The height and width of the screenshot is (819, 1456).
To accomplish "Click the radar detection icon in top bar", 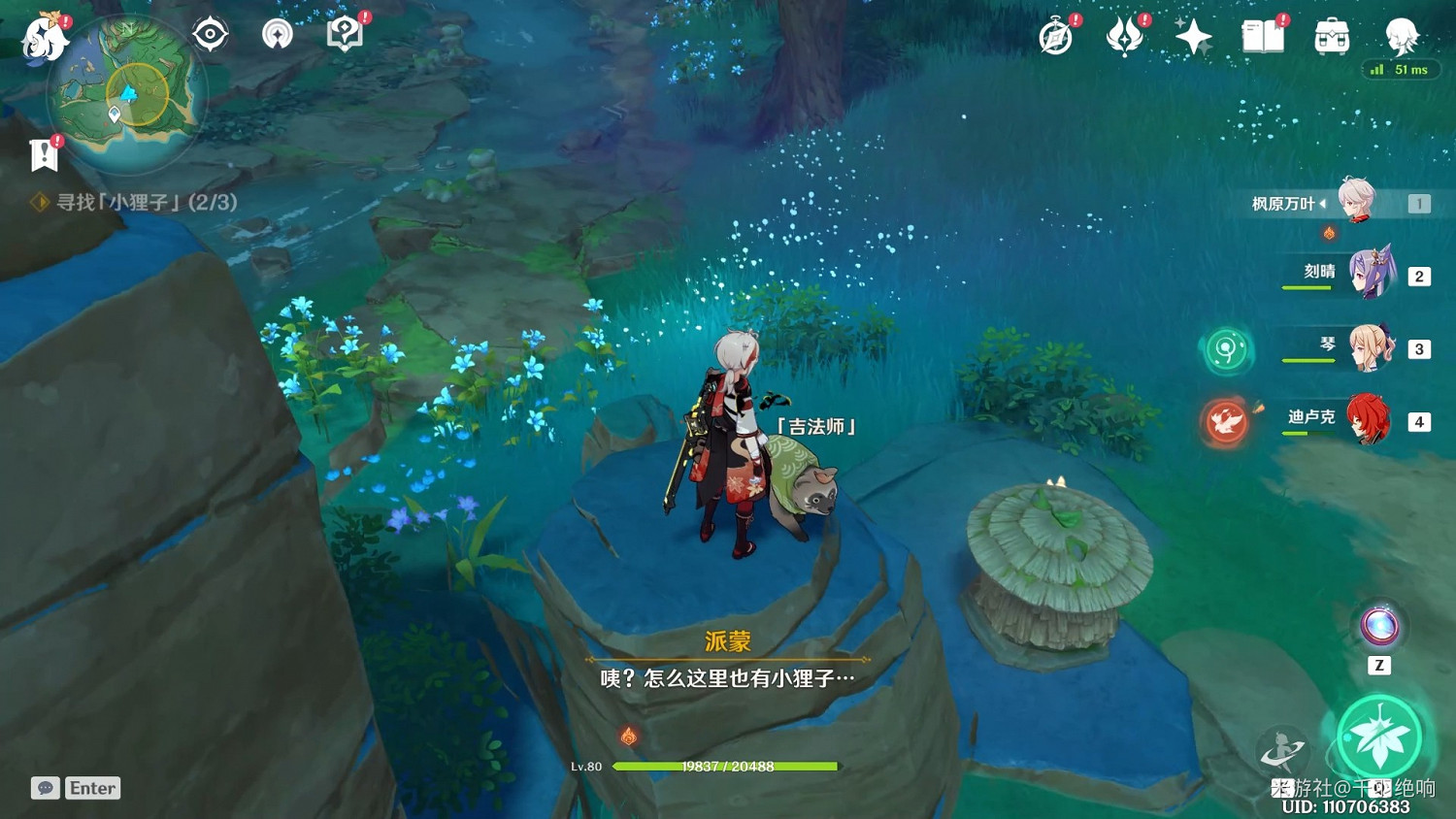I will pyautogui.click(x=277, y=33).
